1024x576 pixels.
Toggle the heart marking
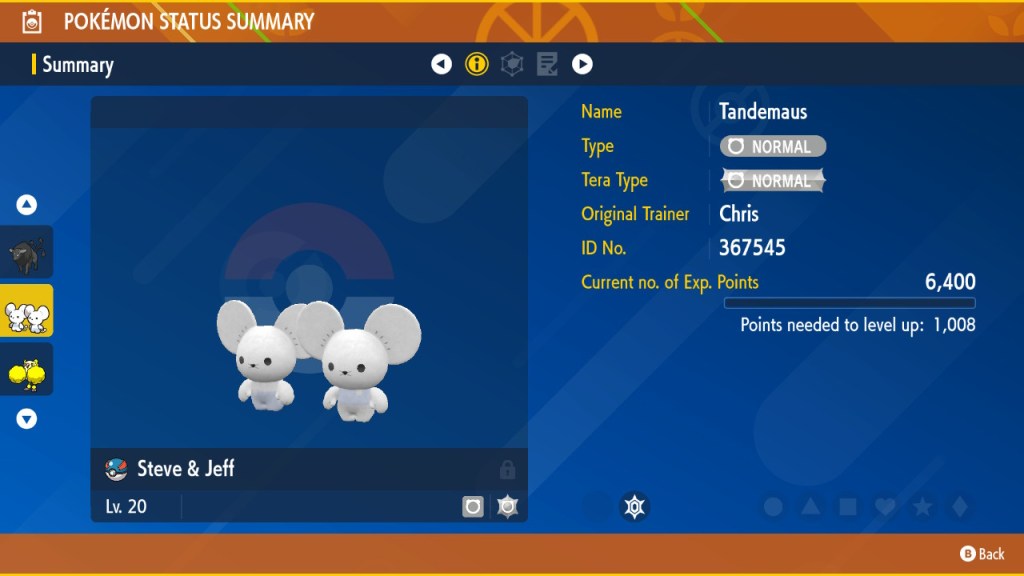click(x=885, y=507)
